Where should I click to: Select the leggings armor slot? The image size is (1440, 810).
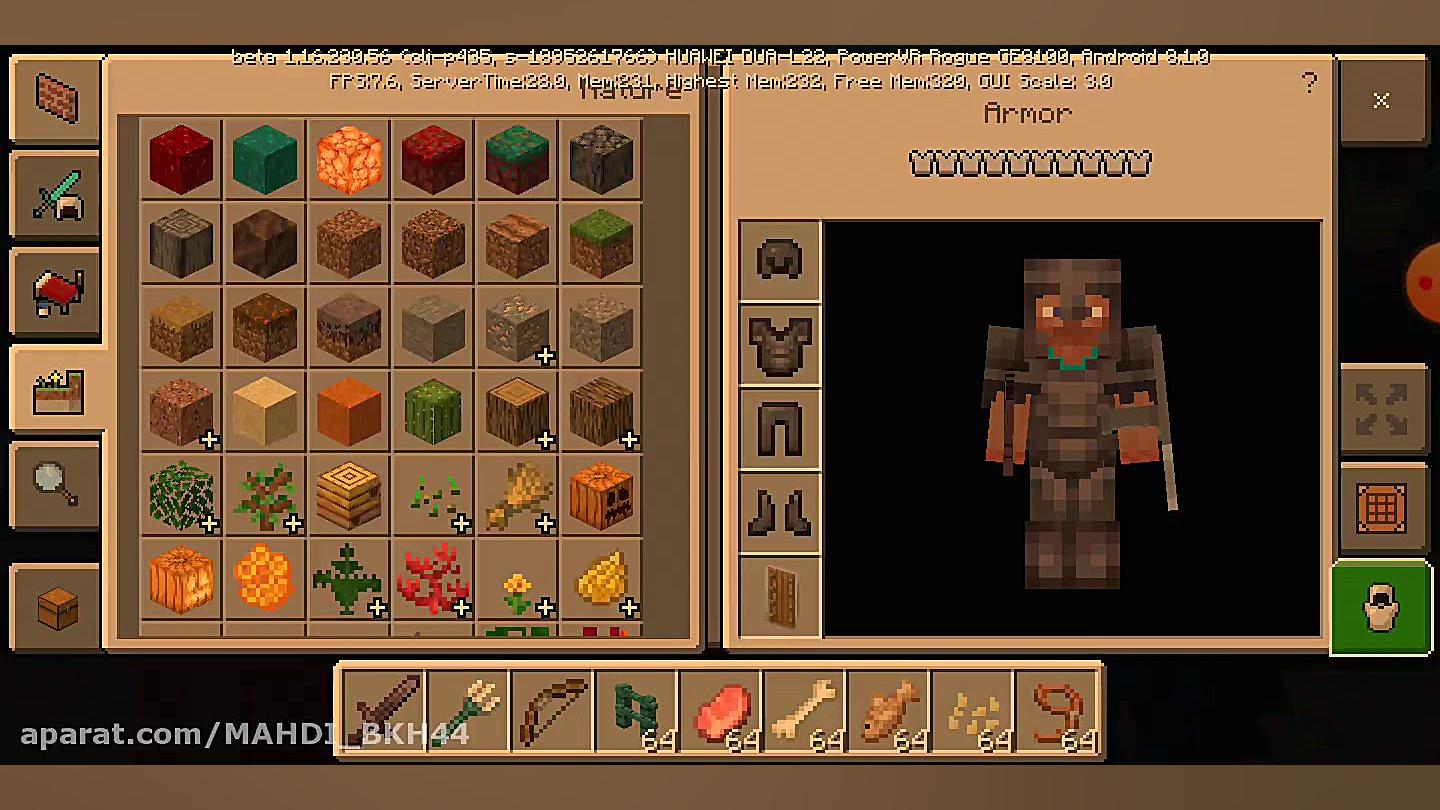pos(779,429)
